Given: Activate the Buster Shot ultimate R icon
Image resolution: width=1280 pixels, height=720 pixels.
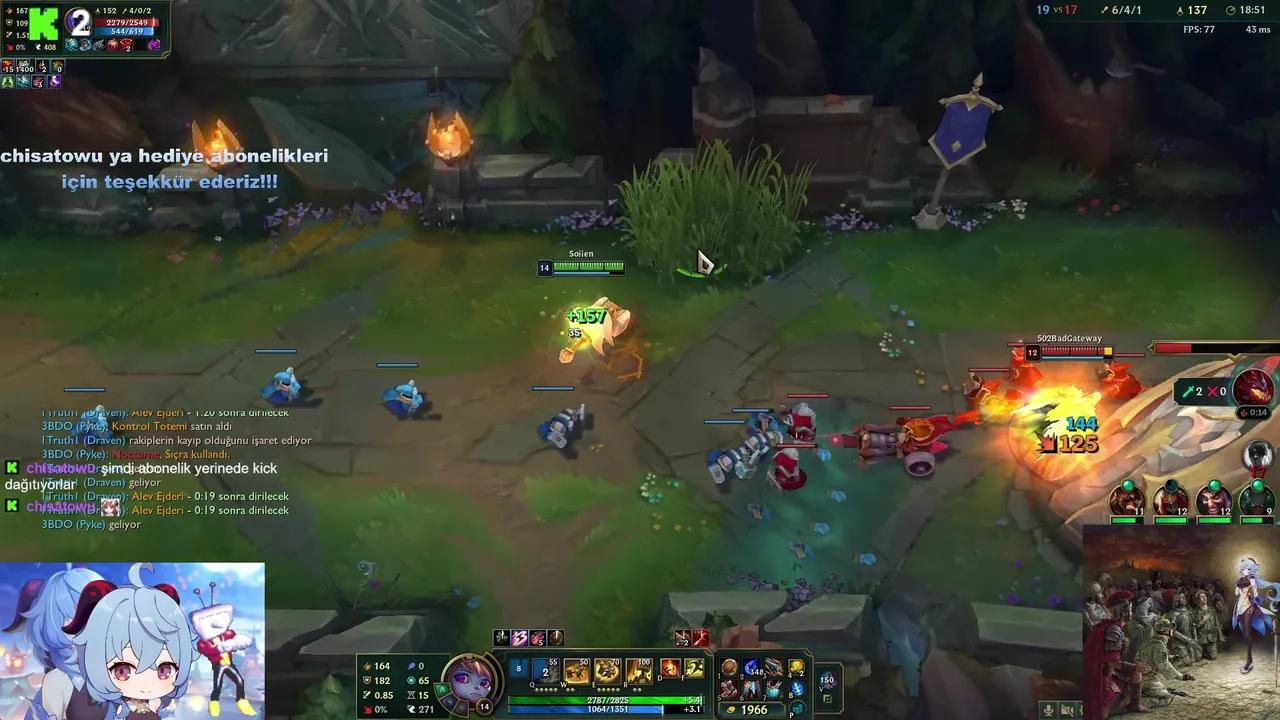Looking at the screenshot, I should tap(640, 672).
